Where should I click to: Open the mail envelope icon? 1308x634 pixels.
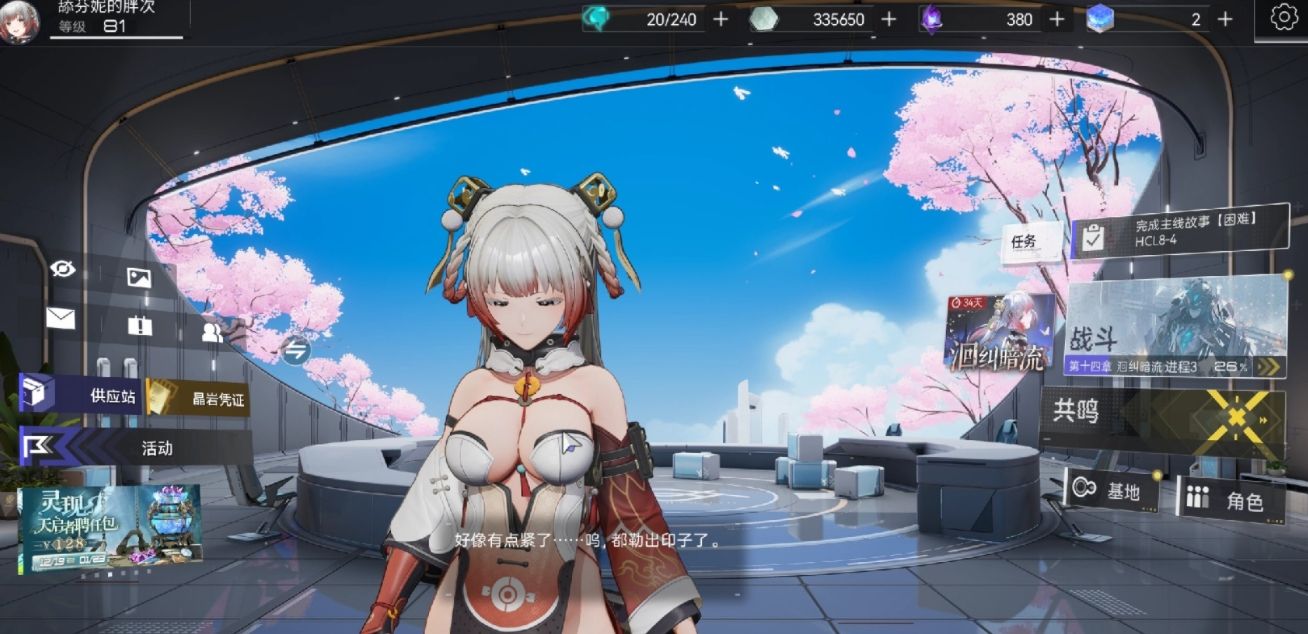click(x=60, y=318)
